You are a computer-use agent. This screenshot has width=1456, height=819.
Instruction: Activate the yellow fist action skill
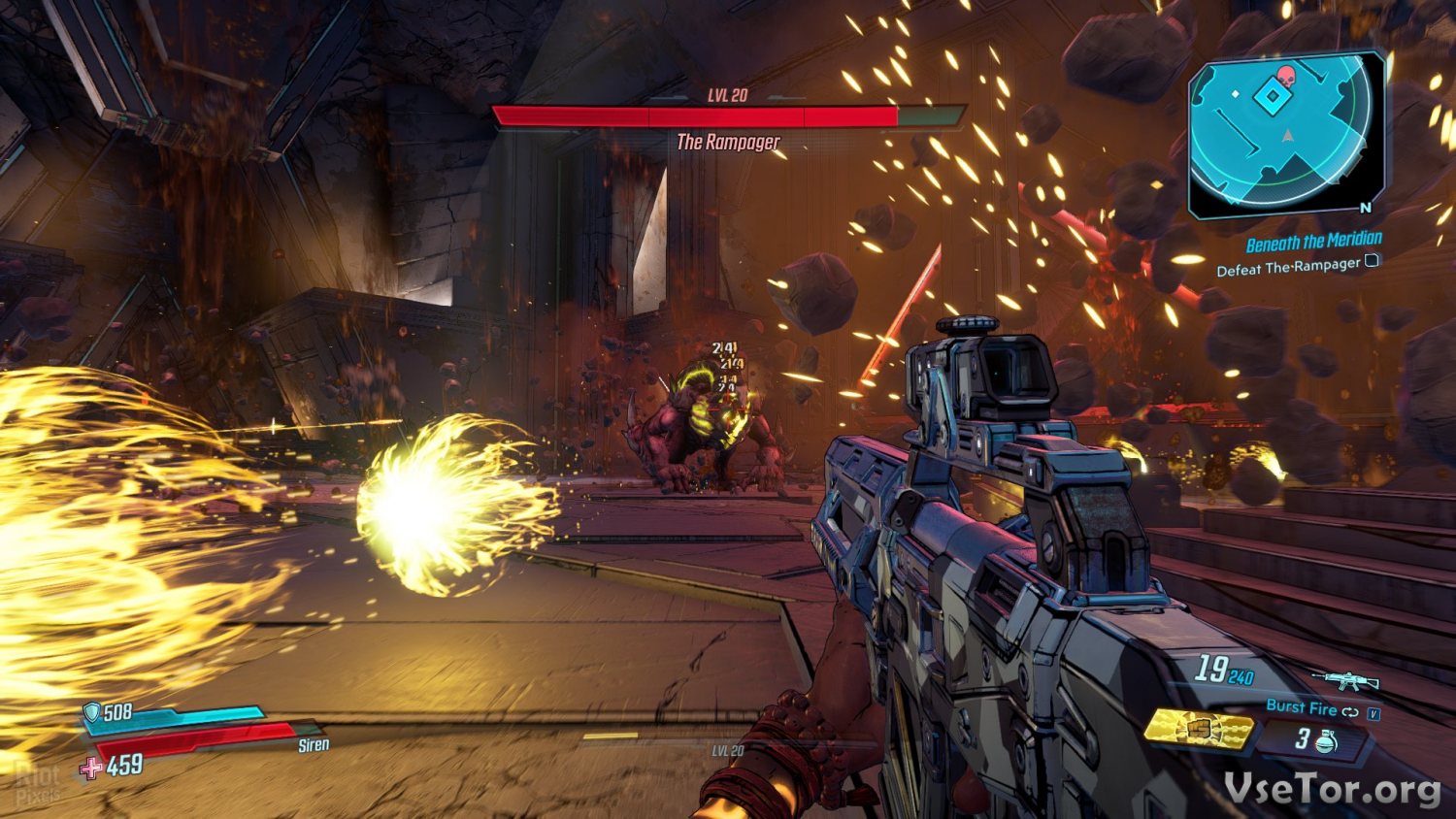pos(1199,729)
